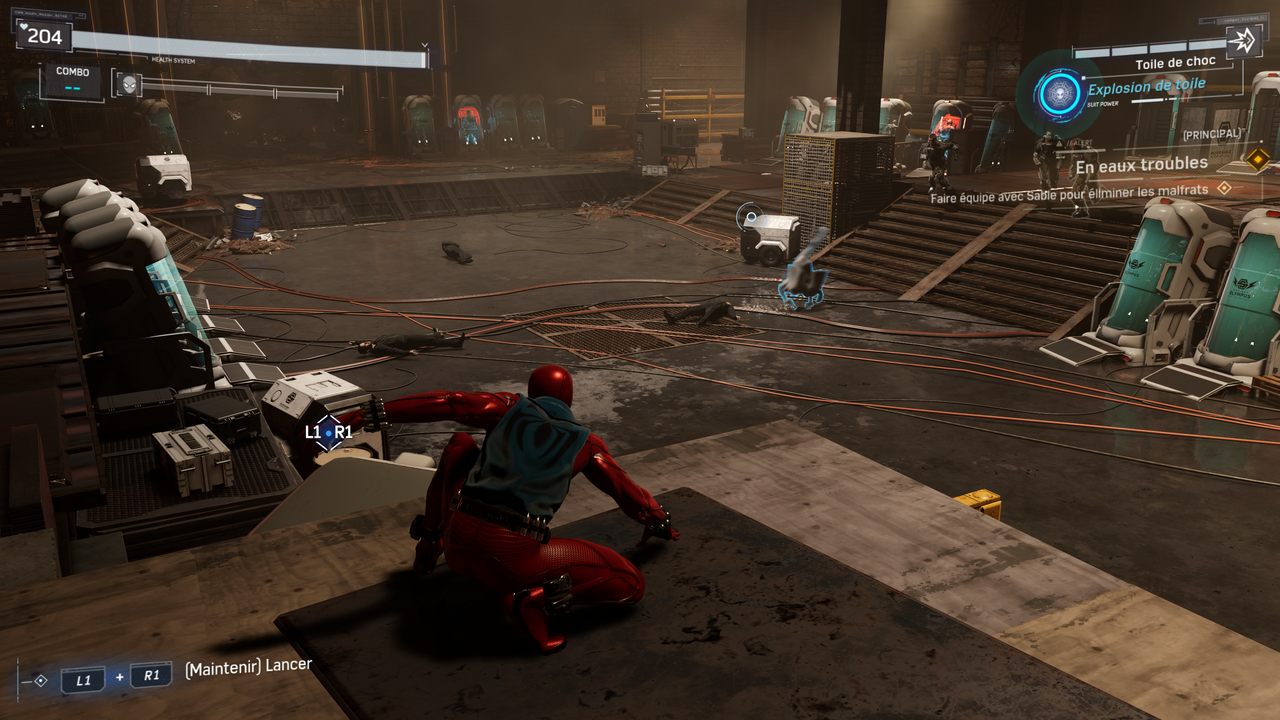Click the orange main mission diamond icon
This screenshot has width=1280, height=720.
[1257, 158]
